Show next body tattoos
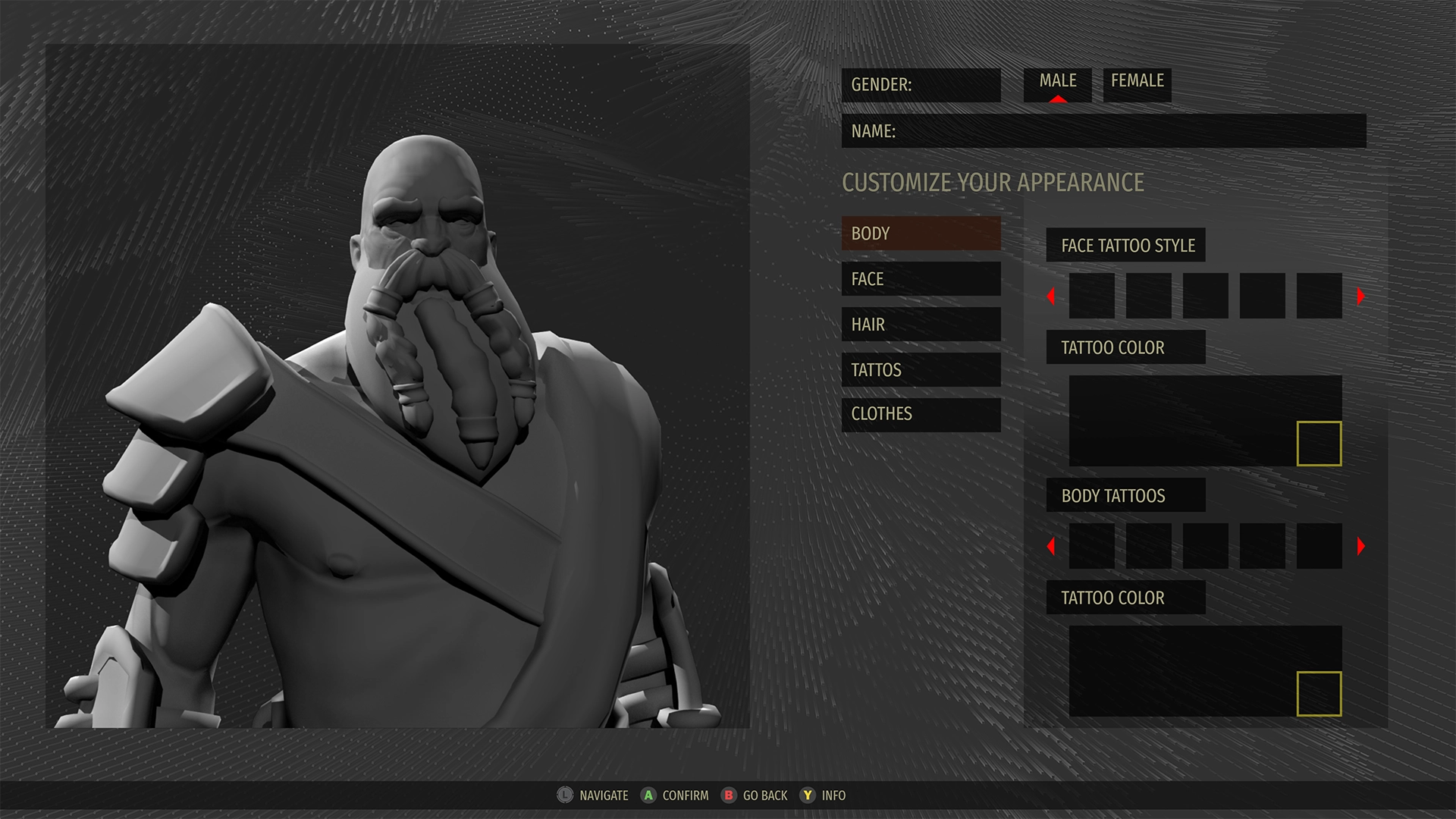Screen dimensions: 1456x819 pyautogui.click(x=1360, y=546)
